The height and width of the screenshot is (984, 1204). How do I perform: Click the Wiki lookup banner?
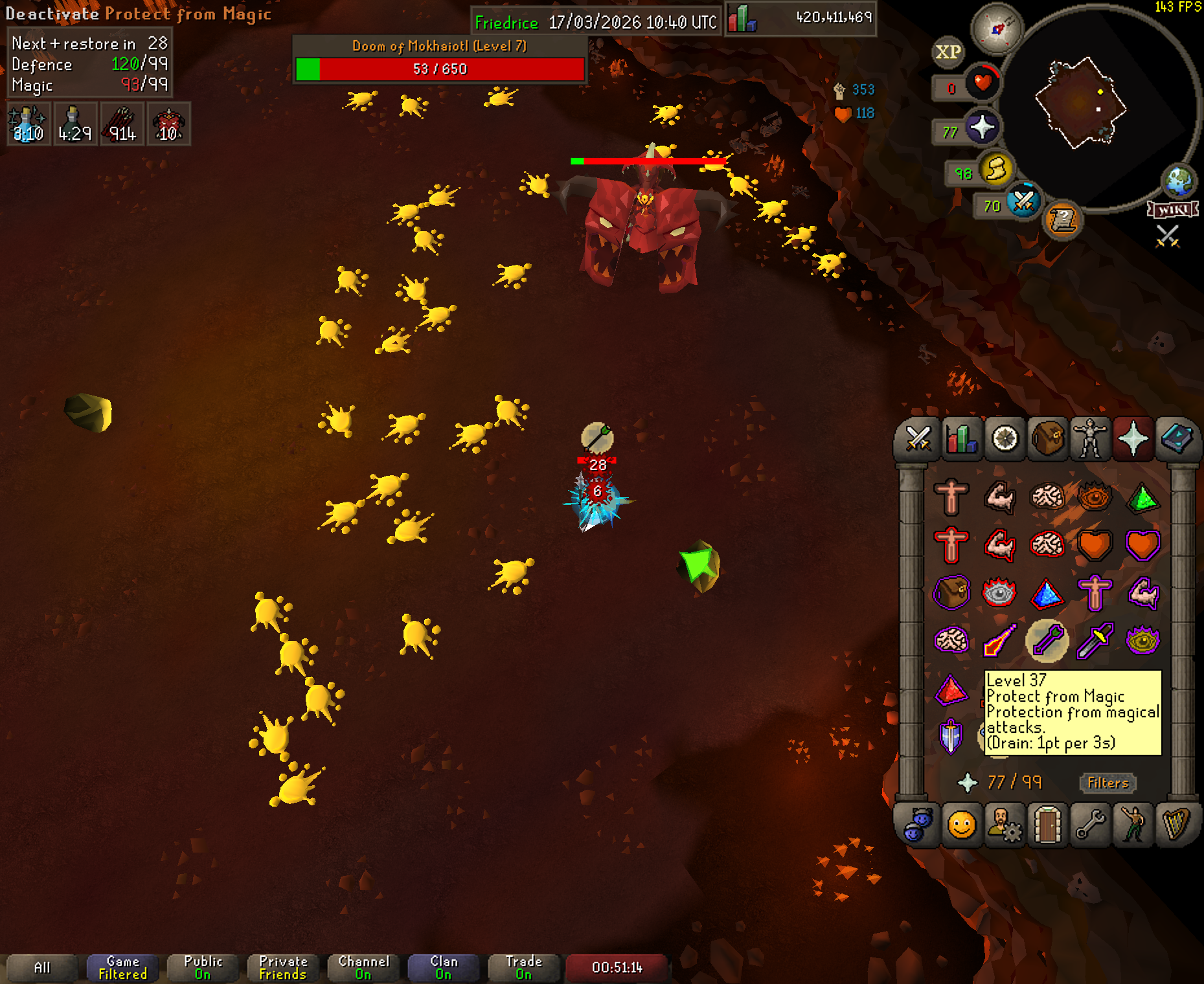tap(1172, 210)
